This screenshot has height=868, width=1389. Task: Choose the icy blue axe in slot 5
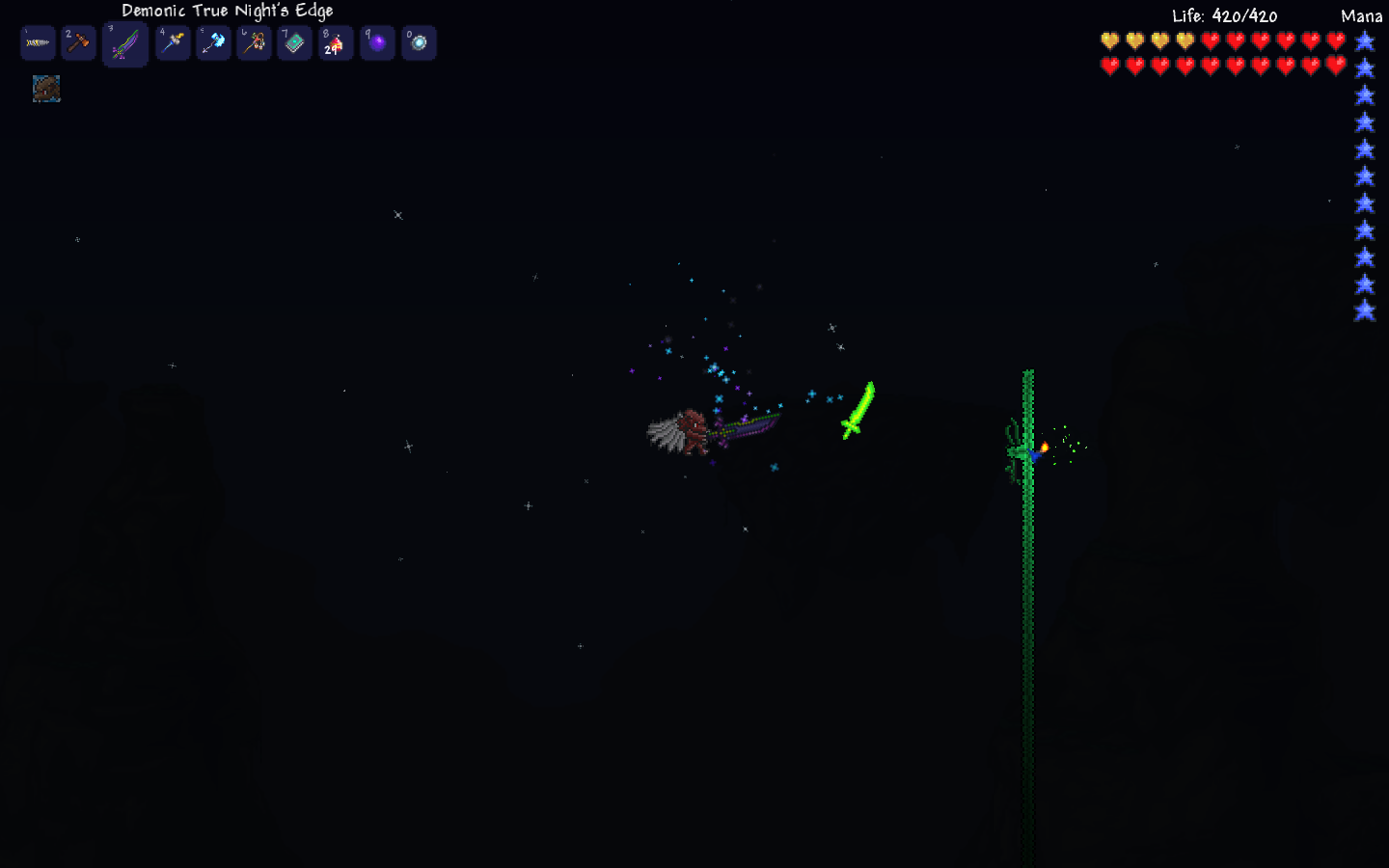[x=214, y=43]
